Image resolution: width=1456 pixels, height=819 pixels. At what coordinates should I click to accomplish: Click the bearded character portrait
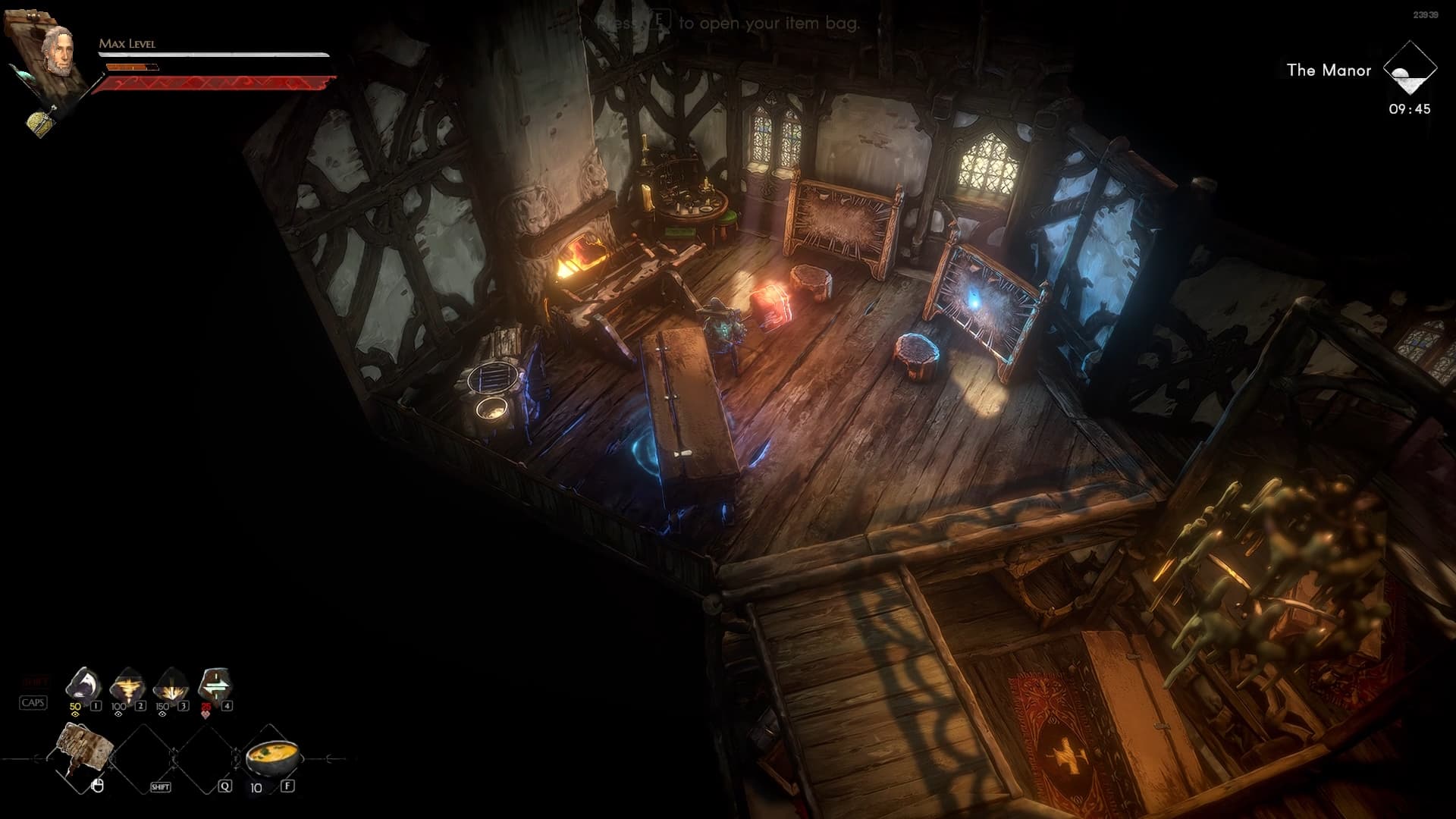pos(58,50)
